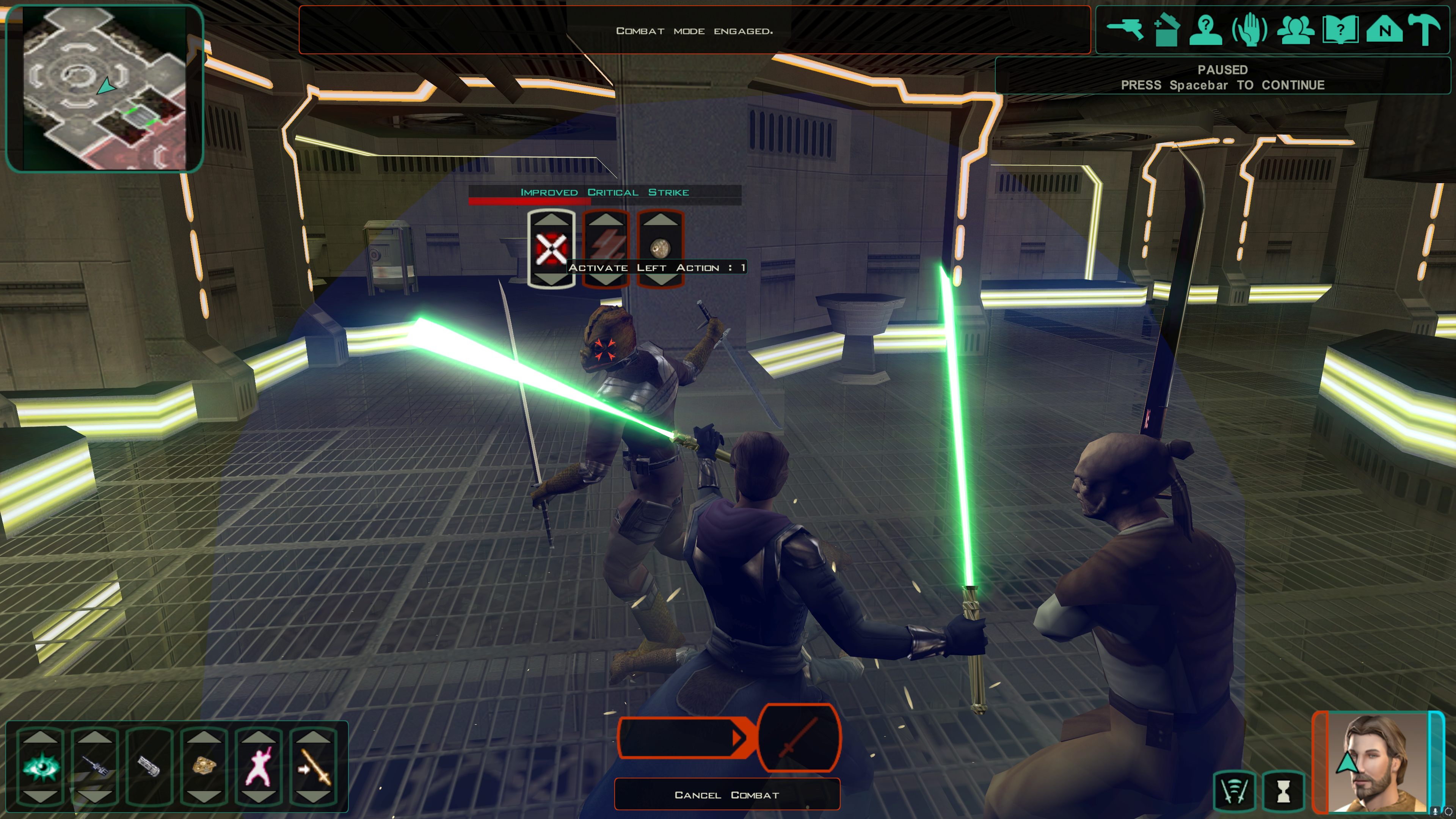
Task: Switch weapons with the swap sword icon
Action: point(313,766)
